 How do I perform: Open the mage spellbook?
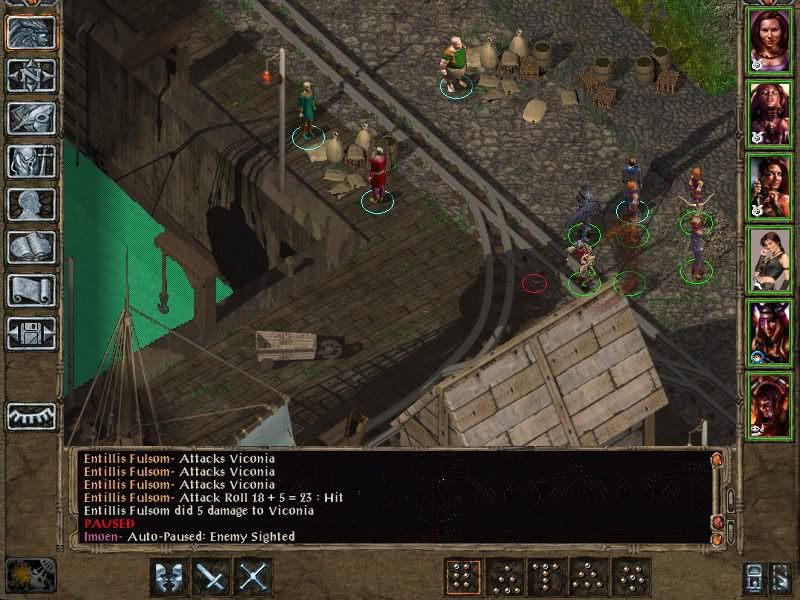click(31, 247)
